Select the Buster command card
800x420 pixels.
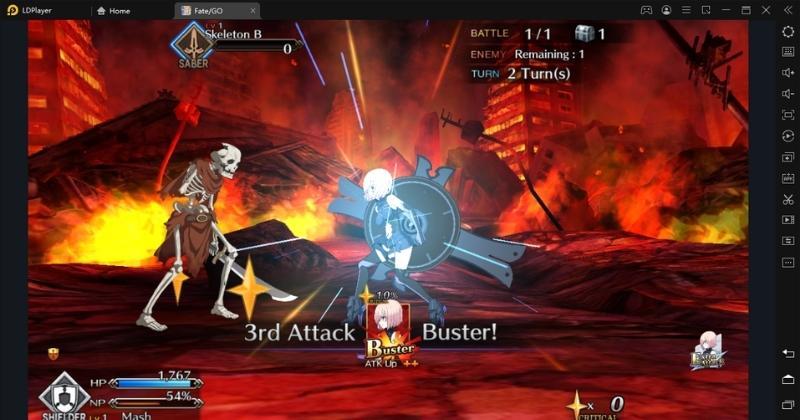point(390,329)
